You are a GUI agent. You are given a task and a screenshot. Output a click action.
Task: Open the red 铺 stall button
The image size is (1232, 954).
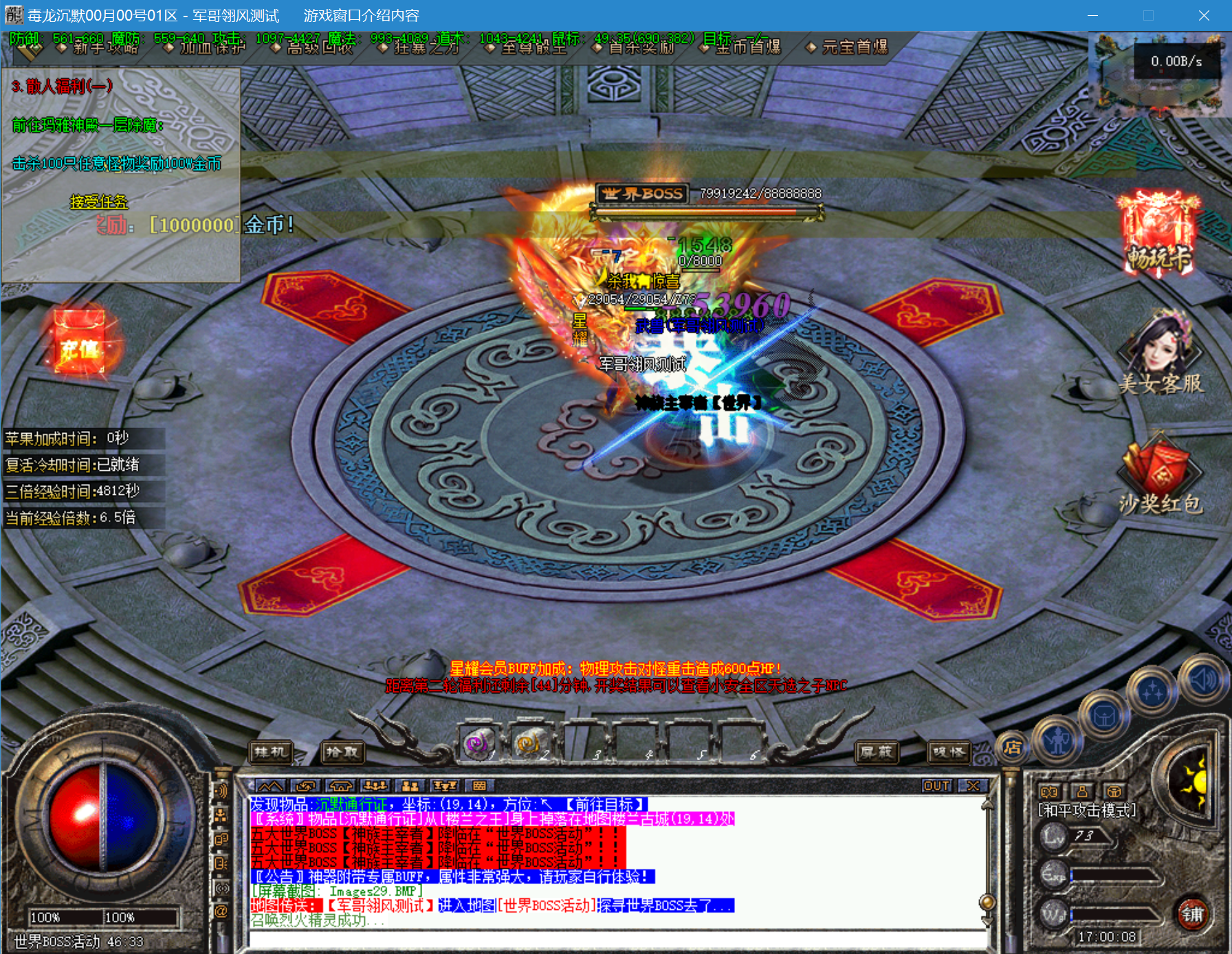[x=1193, y=914]
